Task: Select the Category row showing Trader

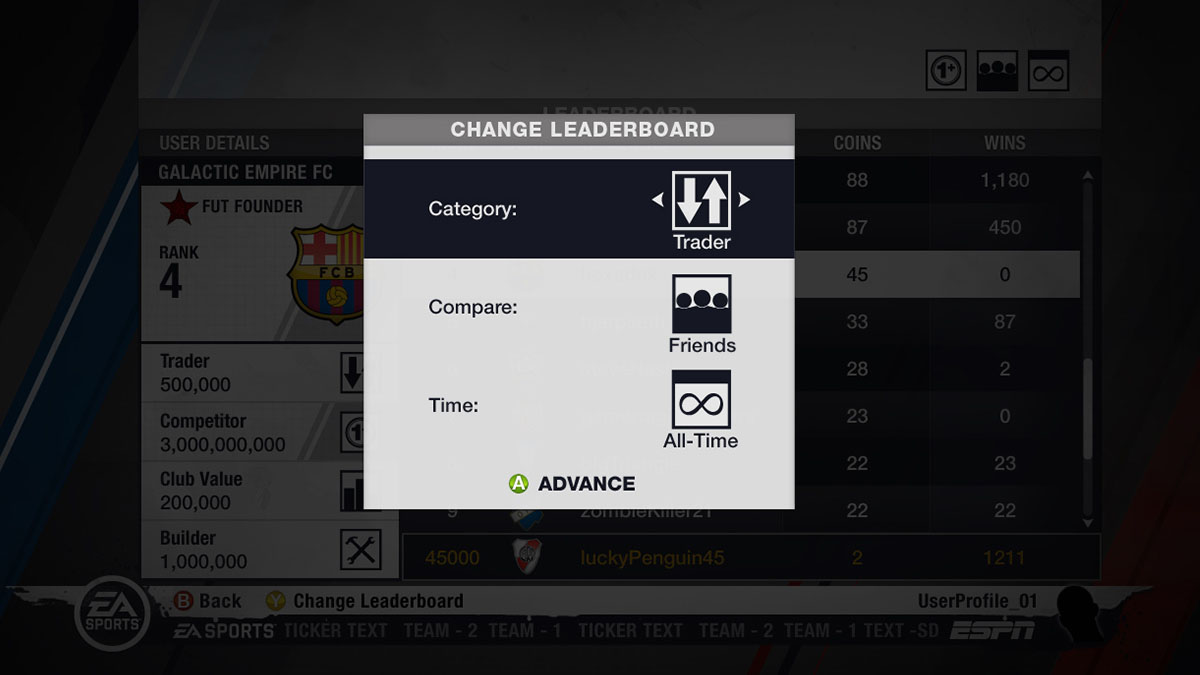Action: pos(578,209)
